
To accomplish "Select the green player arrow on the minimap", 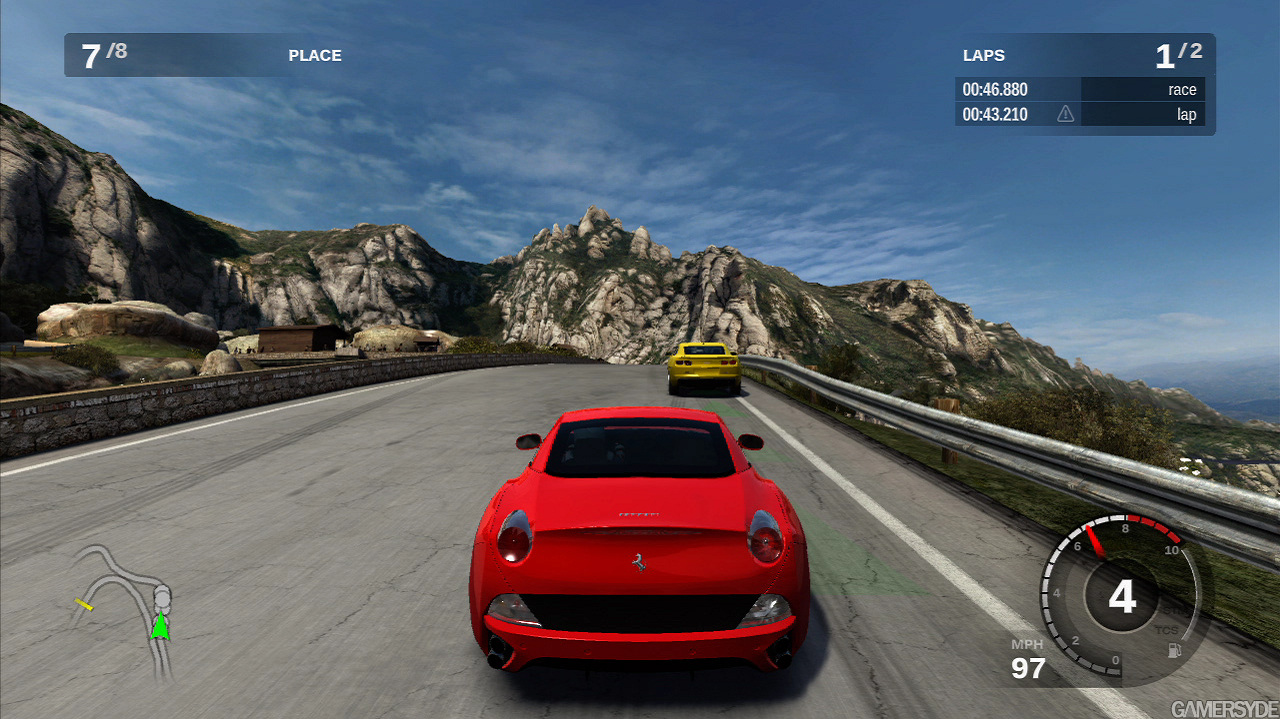I will [x=159, y=627].
